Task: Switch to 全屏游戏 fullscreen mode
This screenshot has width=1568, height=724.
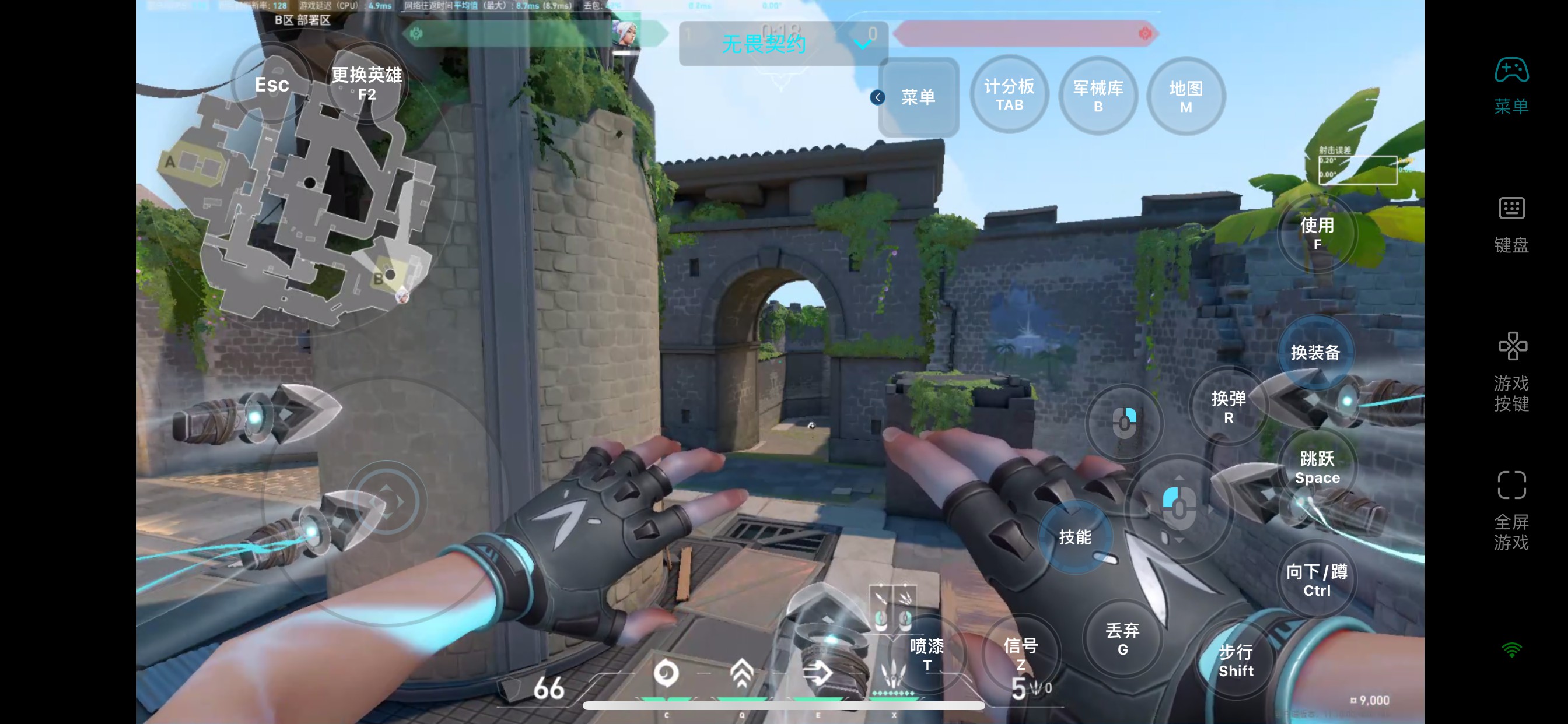Action: pos(1511,510)
